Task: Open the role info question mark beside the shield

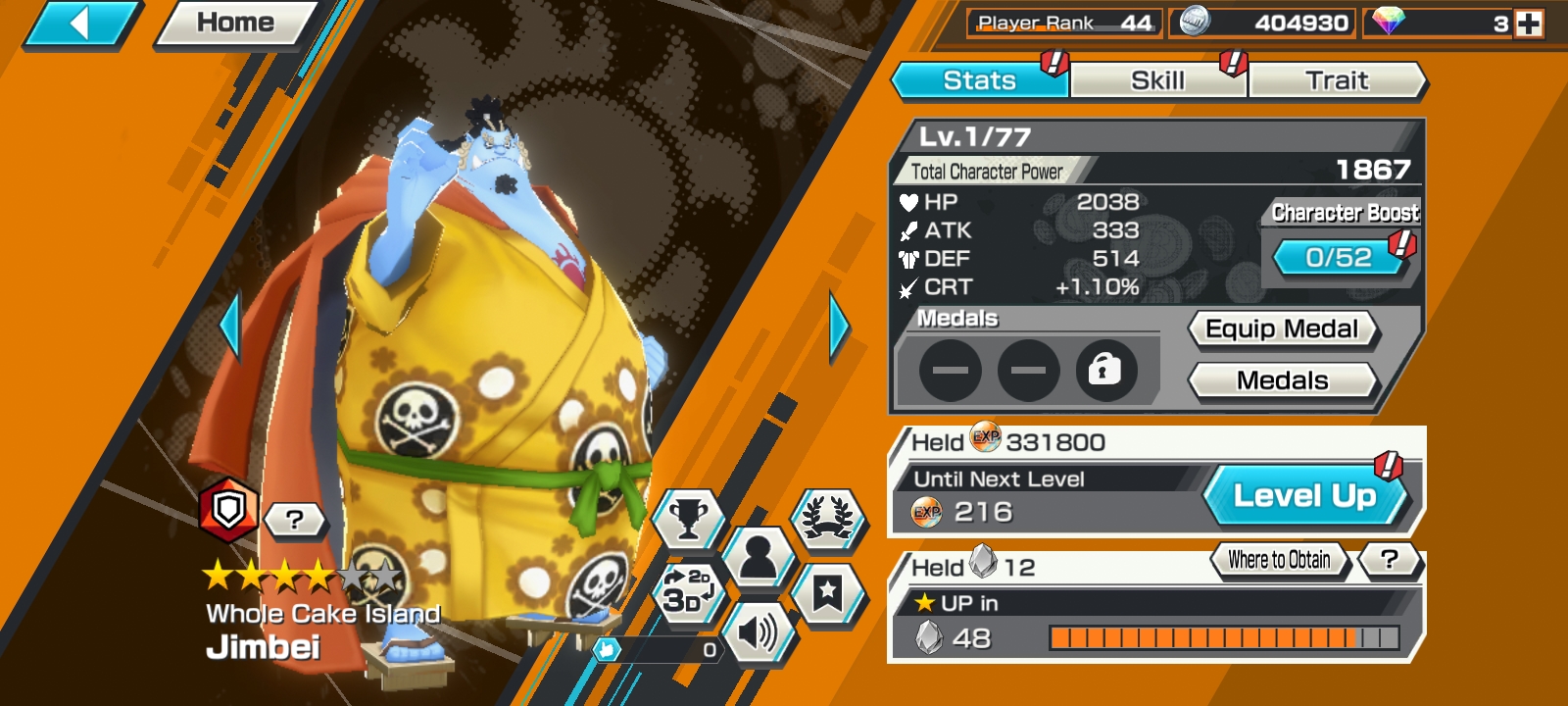Action: click(294, 519)
